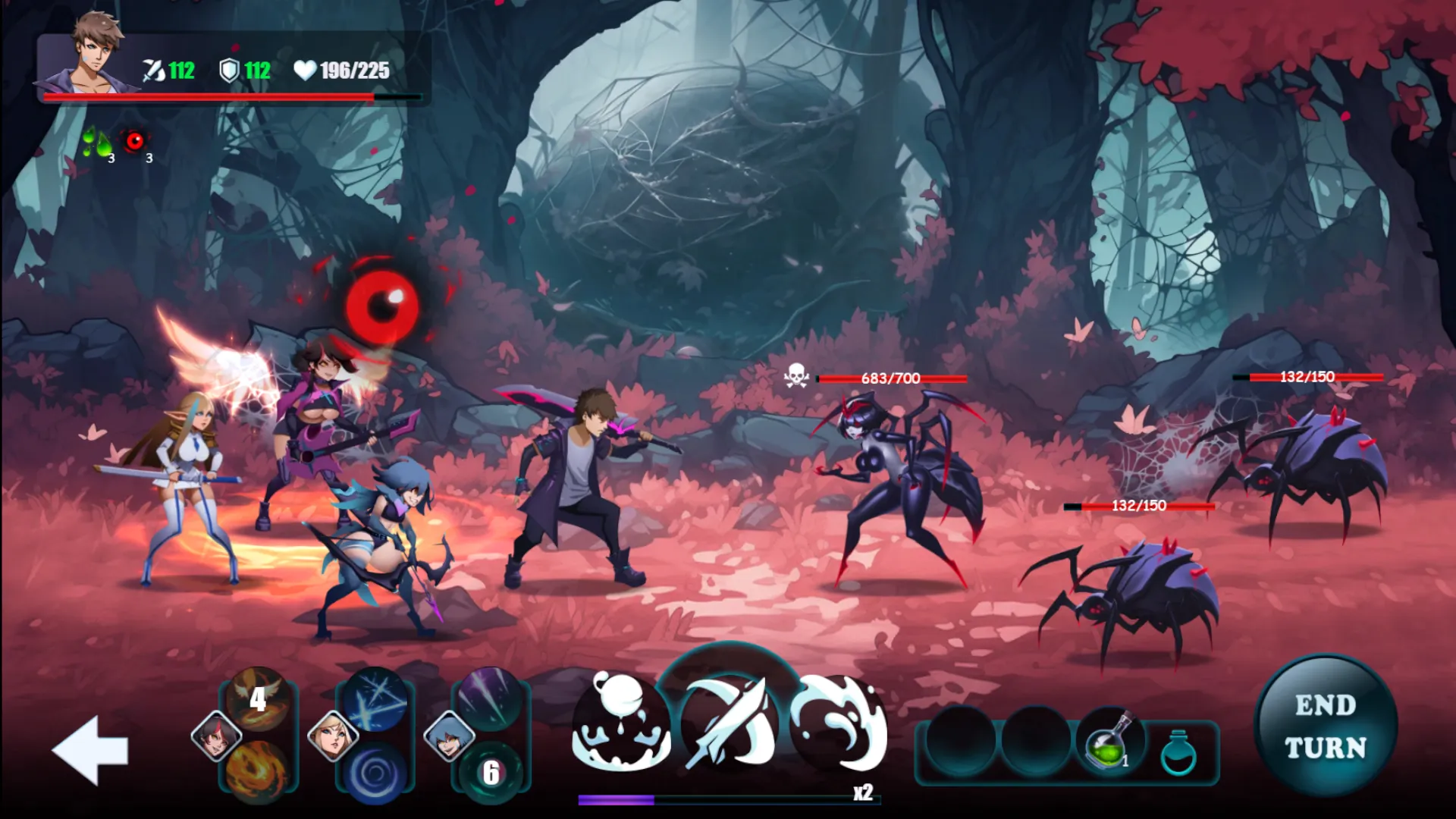
Task: Cast the fireball swirl ability
Action: (258, 770)
